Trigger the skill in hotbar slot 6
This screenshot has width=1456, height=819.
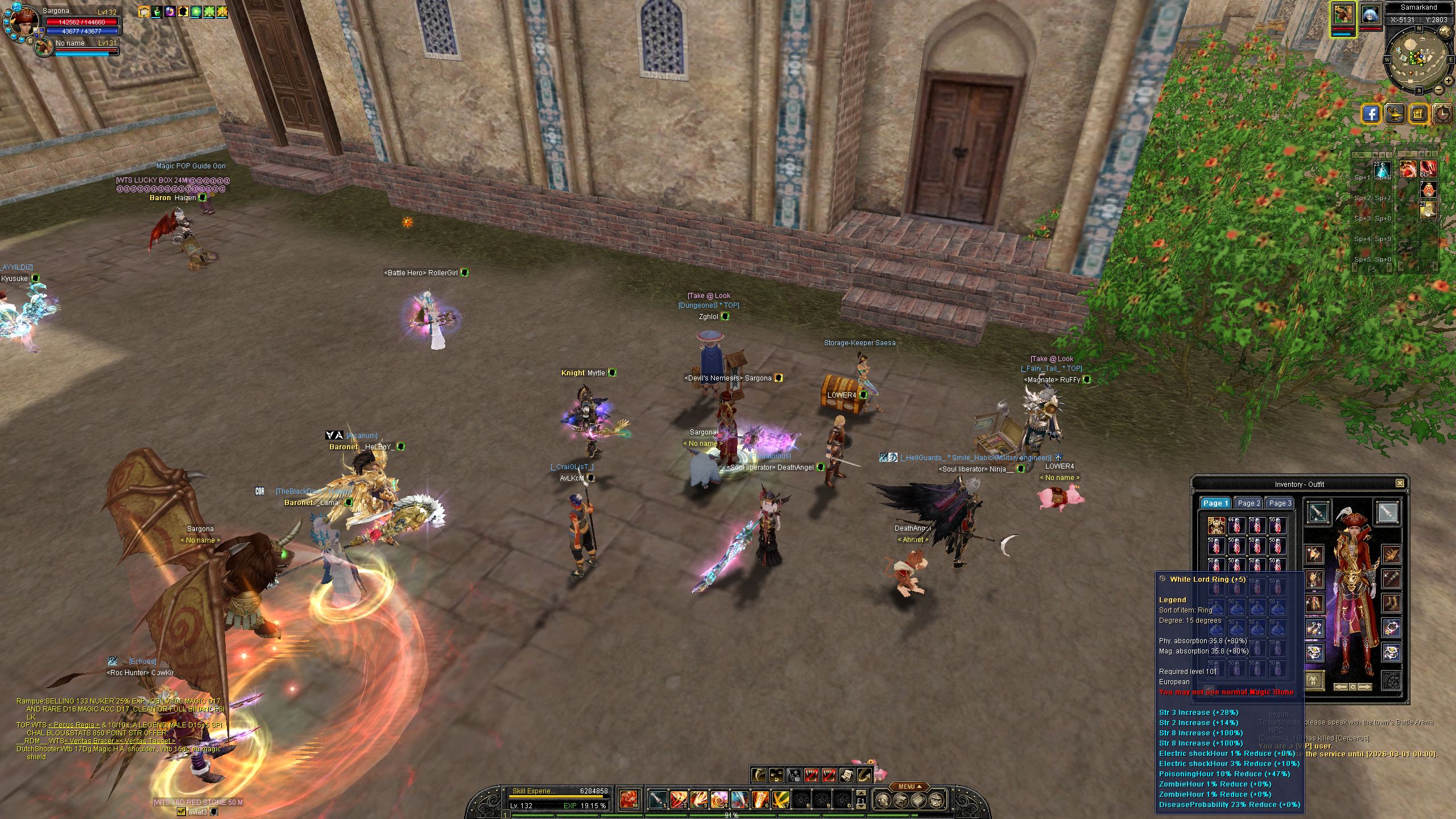click(760, 800)
